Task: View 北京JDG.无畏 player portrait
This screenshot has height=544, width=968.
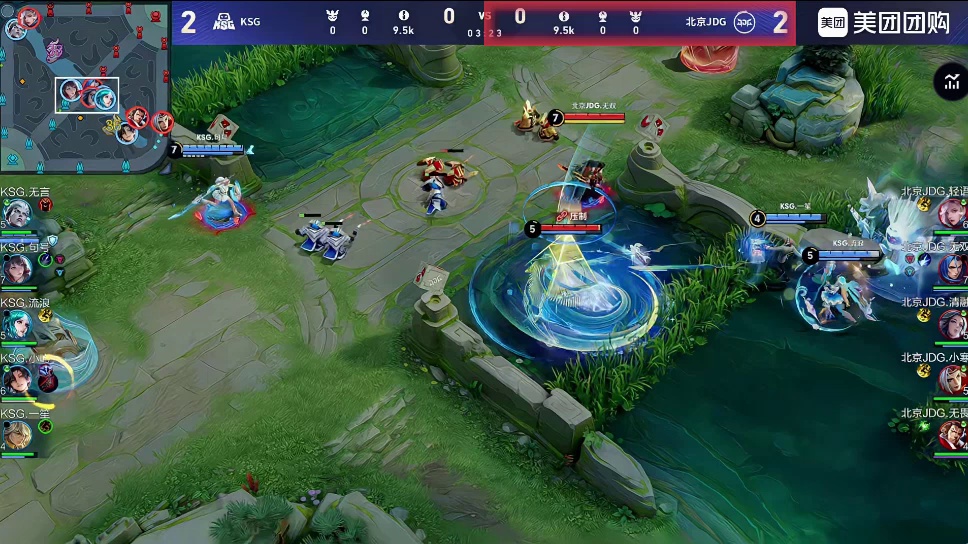Action: (x=951, y=435)
